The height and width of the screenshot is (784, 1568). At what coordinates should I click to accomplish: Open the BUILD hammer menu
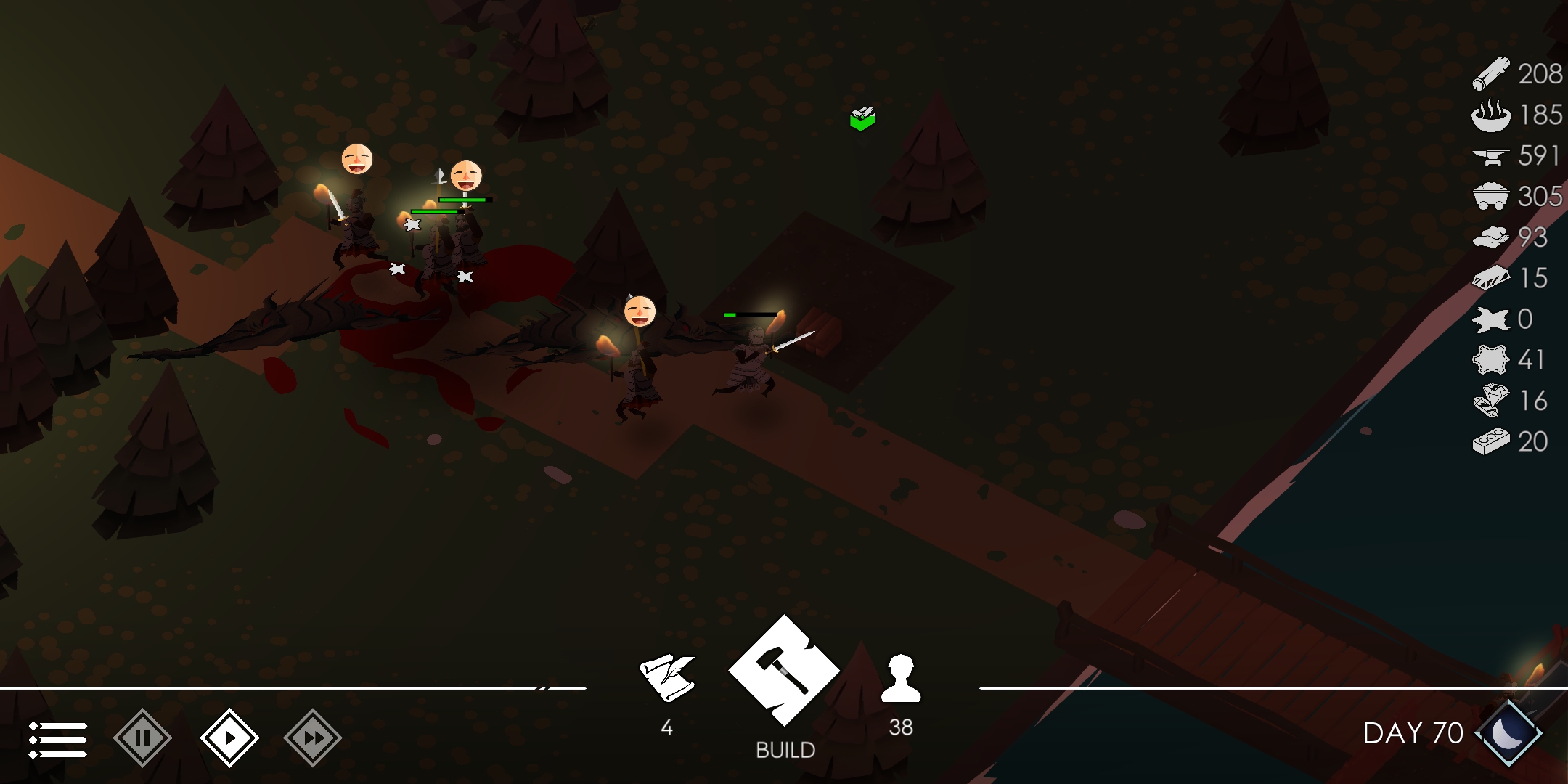[x=785, y=670]
